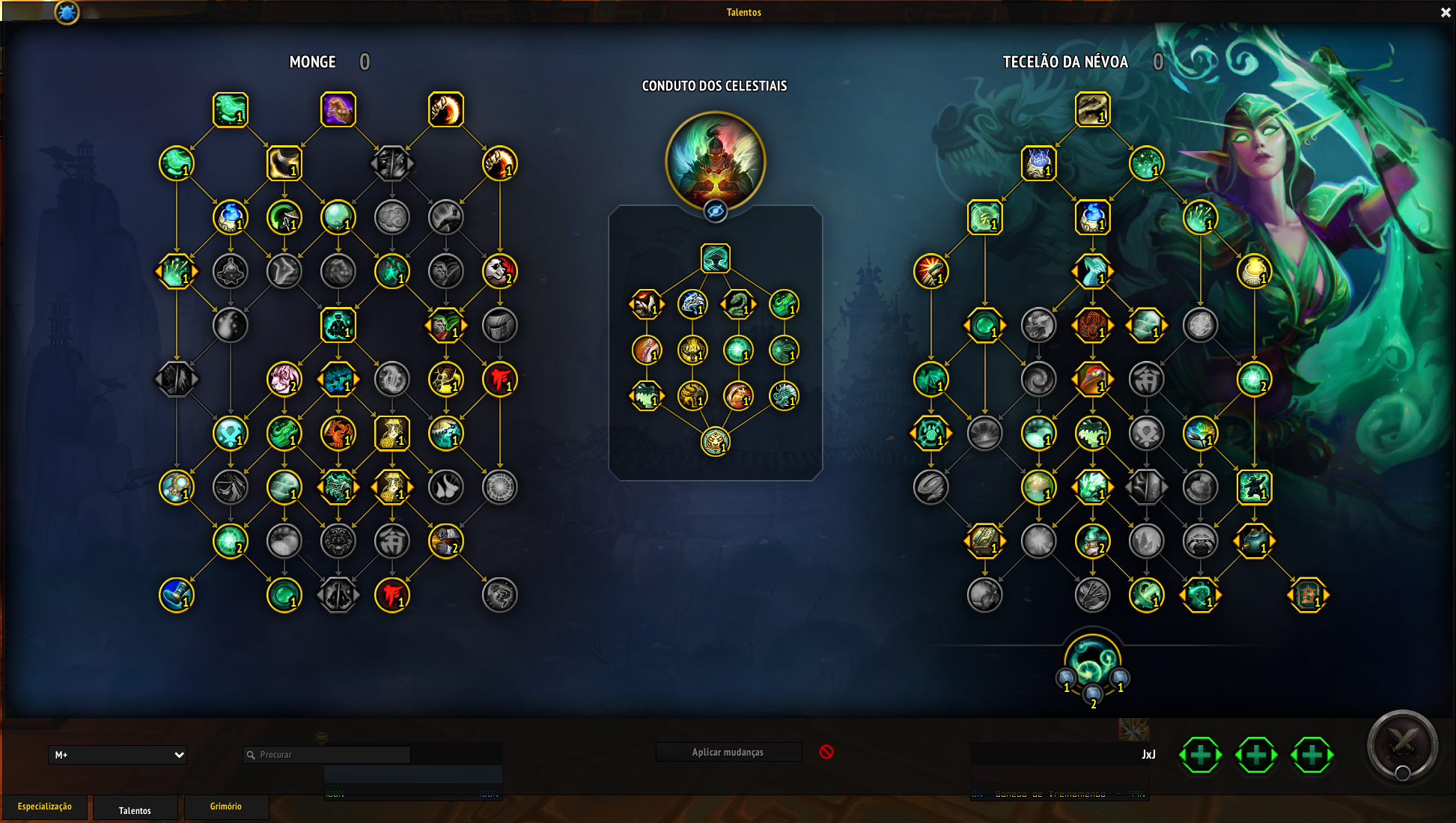Click the blue gear icon at top left
1456x823 pixels.
(67, 12)
